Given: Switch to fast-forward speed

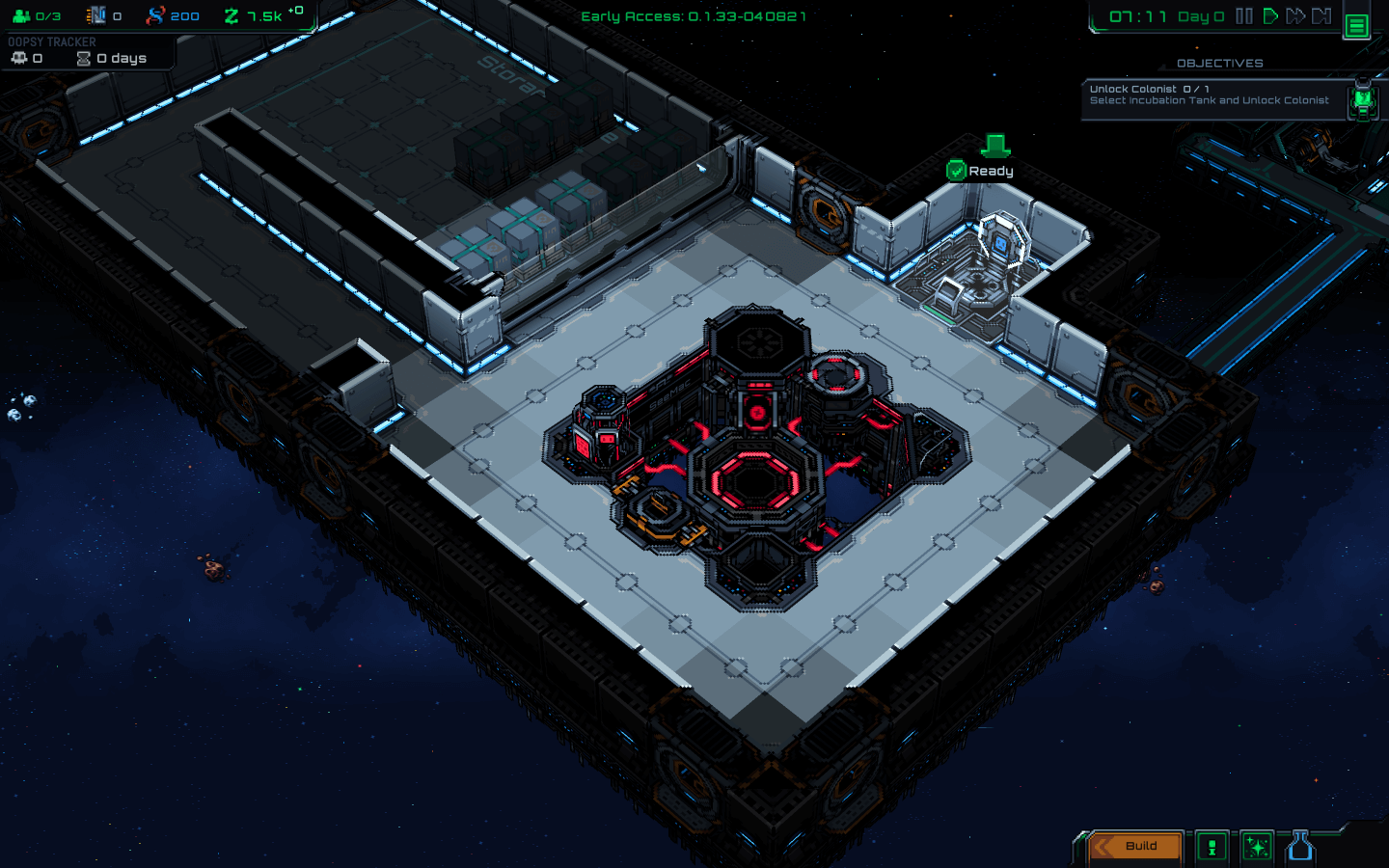Looking at the screenshot, I should [1295, 16].
